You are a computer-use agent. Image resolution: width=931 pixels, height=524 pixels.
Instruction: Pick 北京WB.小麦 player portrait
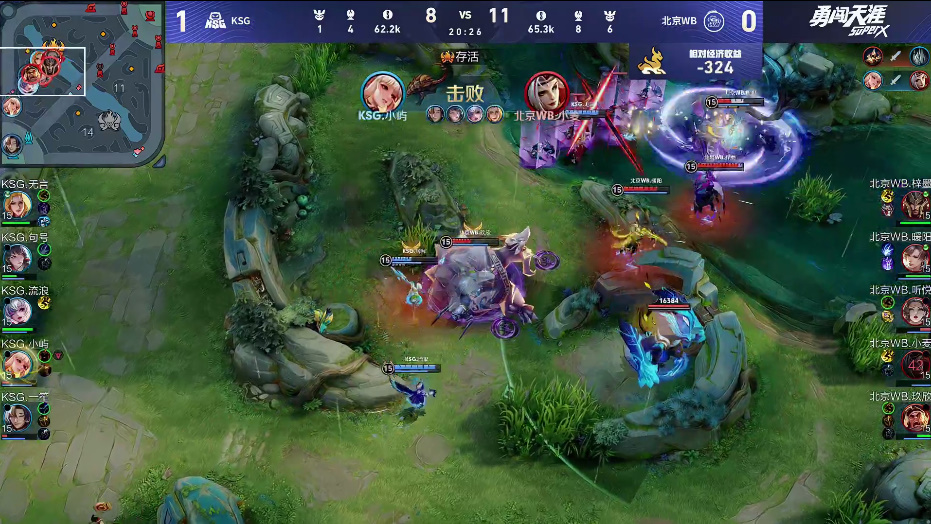tap(914, 363)
